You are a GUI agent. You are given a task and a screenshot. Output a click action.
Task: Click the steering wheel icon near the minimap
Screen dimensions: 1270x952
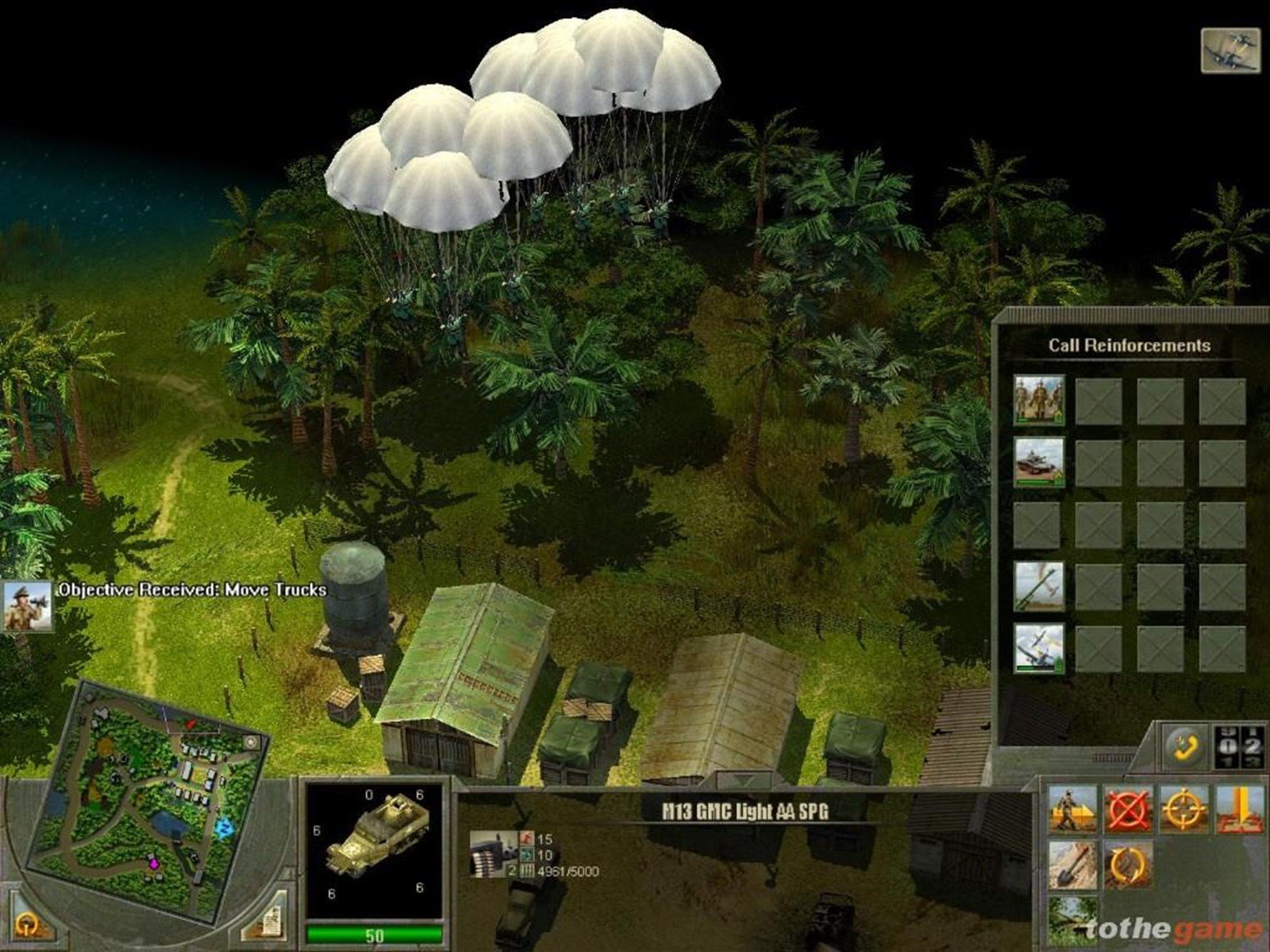click(30, 923)
